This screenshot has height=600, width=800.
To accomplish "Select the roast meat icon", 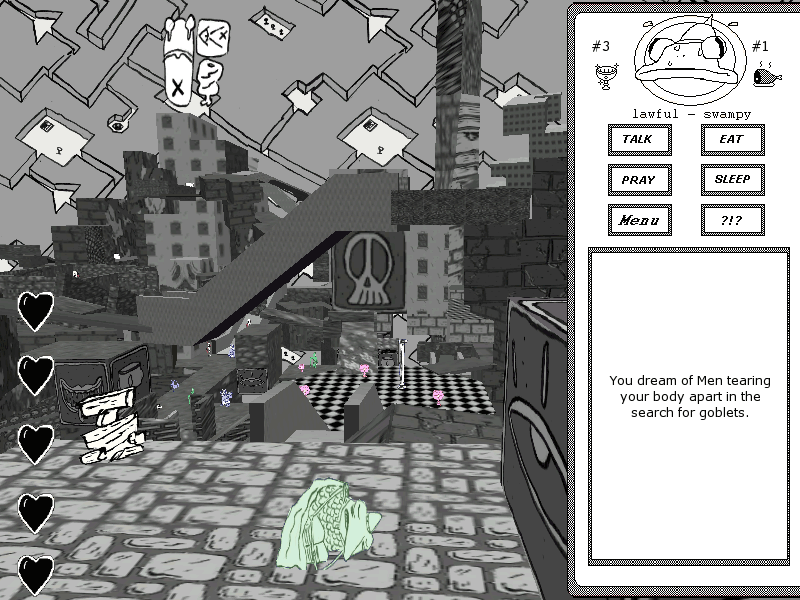I will pos(765,73).
